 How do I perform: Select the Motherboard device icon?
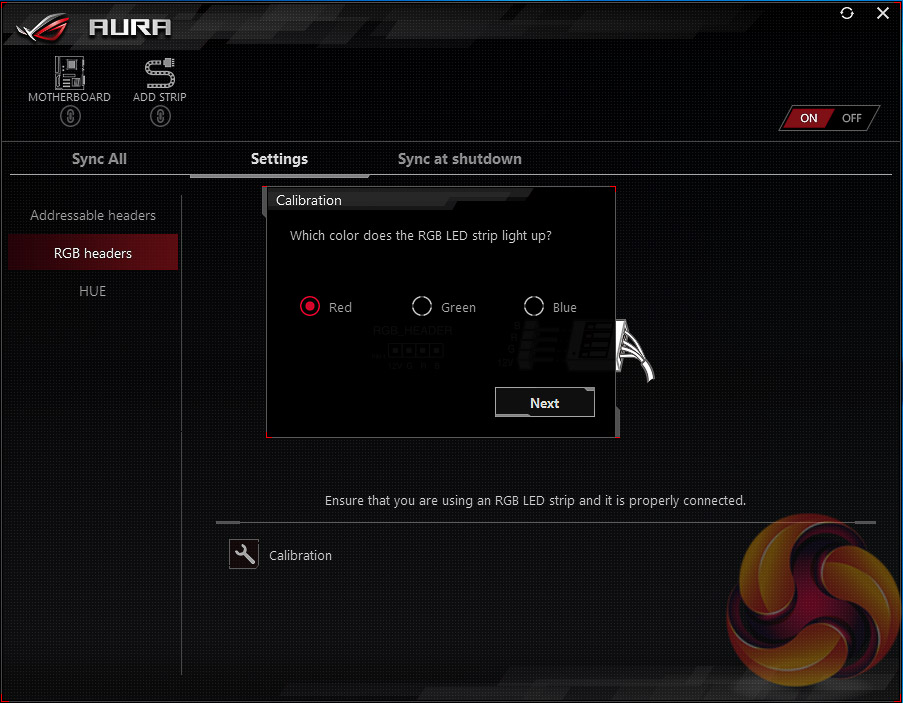[x=69, y=72]
